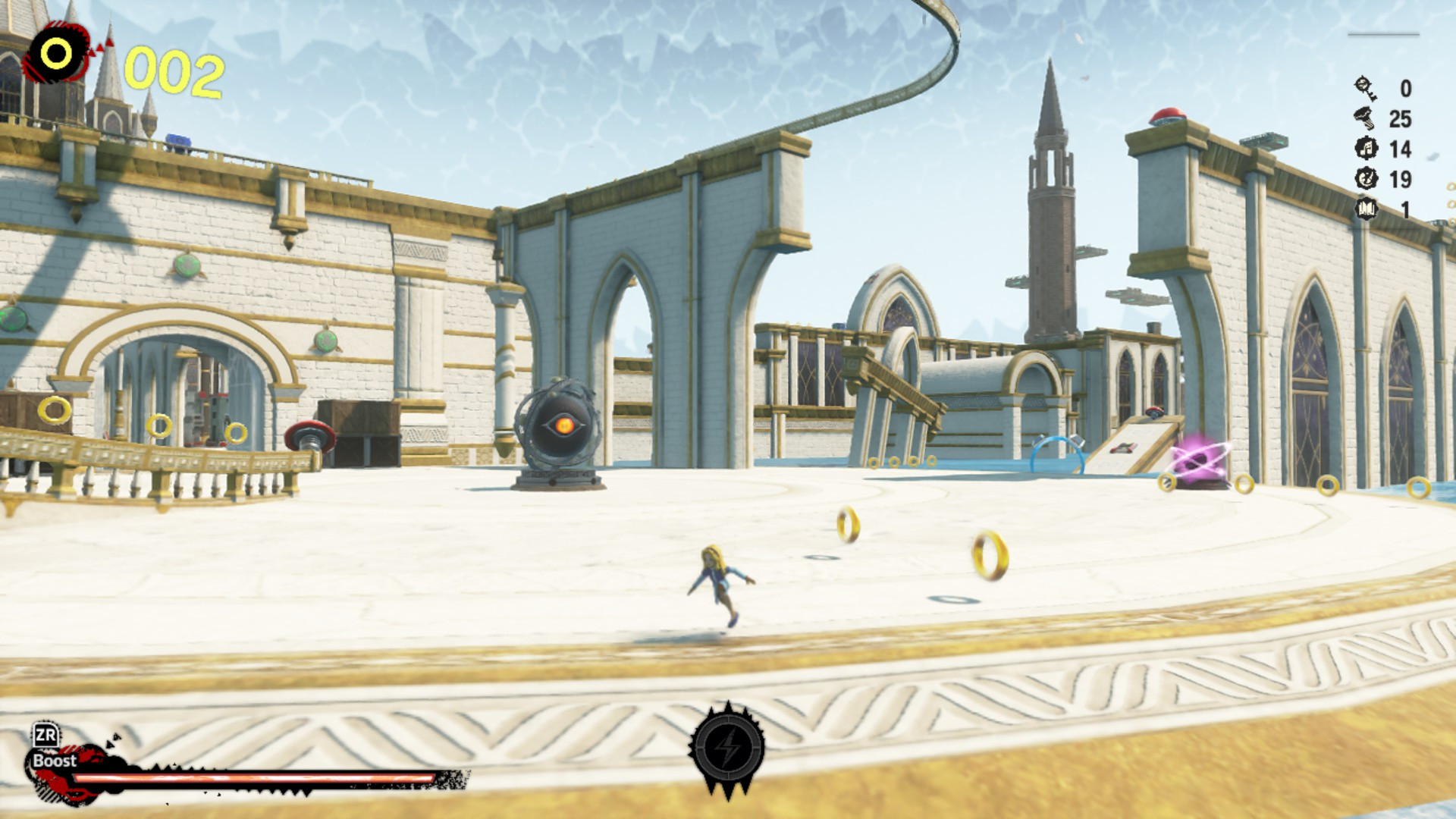Click the vinyl record icon showing 19
This screenshot has width=1456, height=819.
pyautogui.click(x=1367, y=179)
